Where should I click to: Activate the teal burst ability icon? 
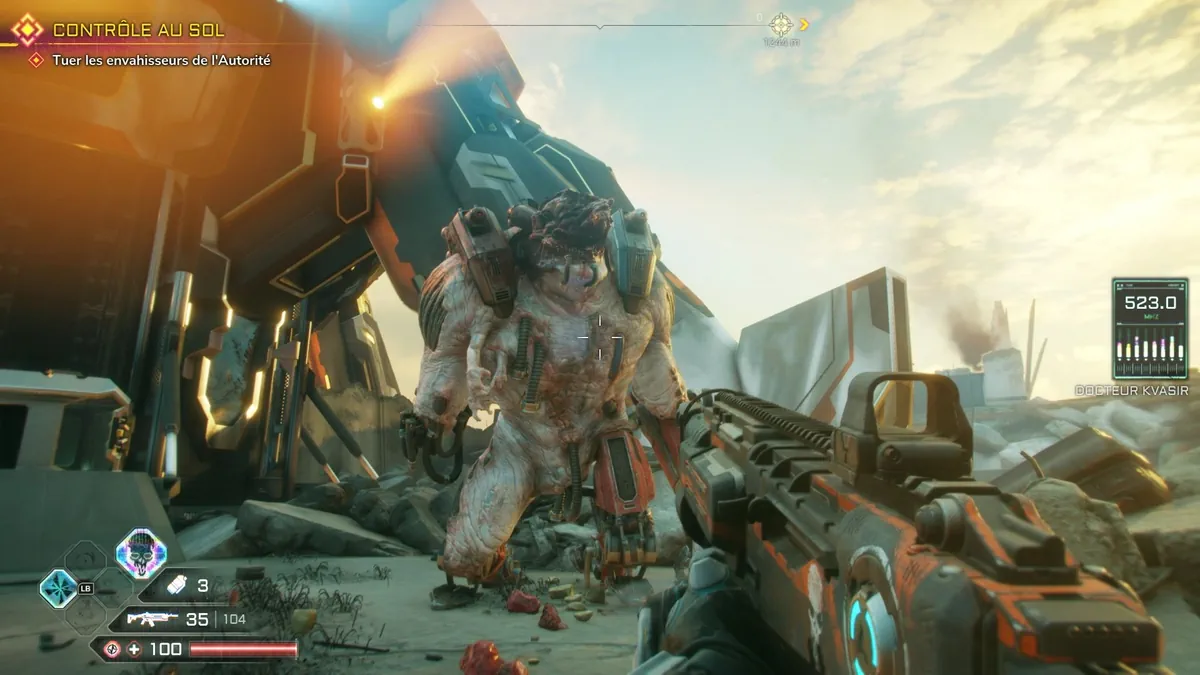click(58, 588)
